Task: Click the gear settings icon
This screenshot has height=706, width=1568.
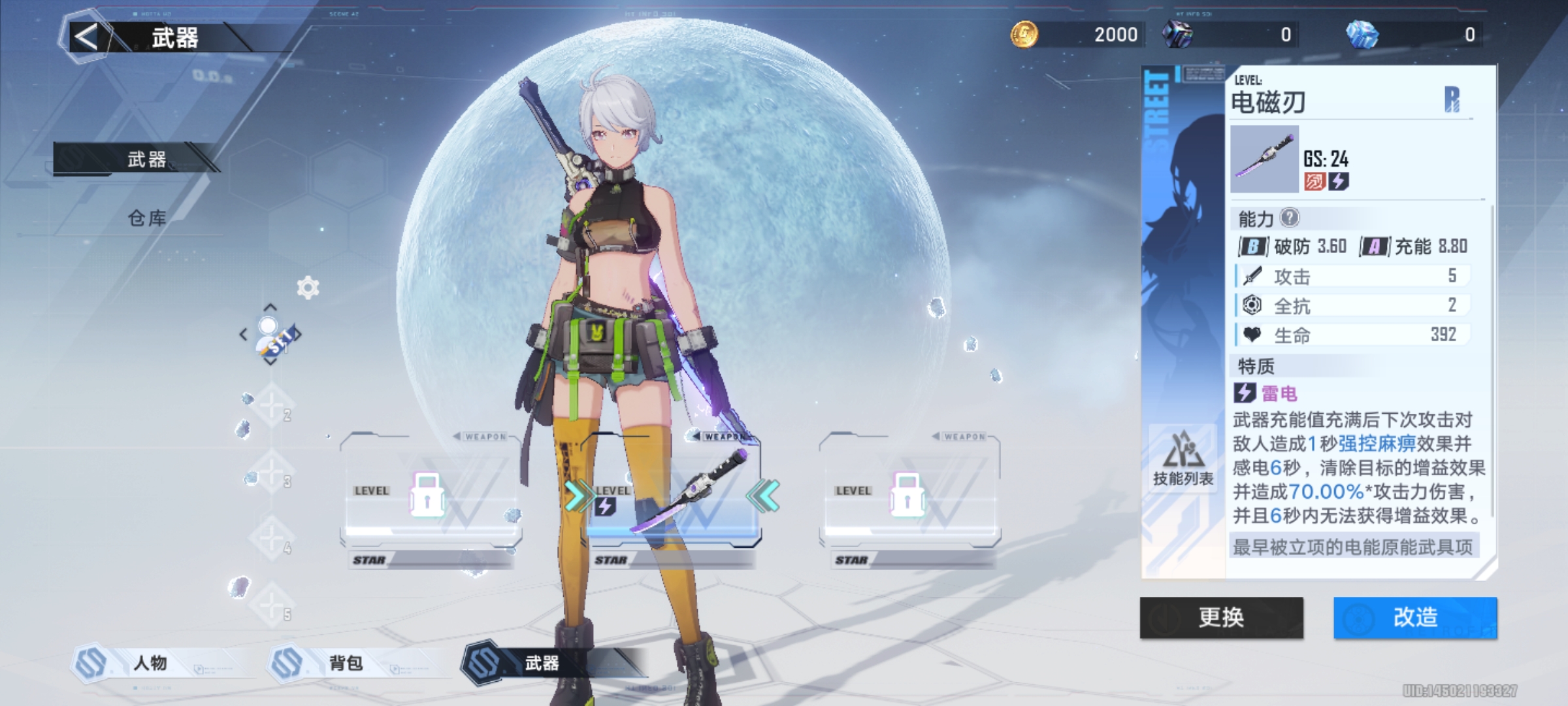Action: point(308,288)
